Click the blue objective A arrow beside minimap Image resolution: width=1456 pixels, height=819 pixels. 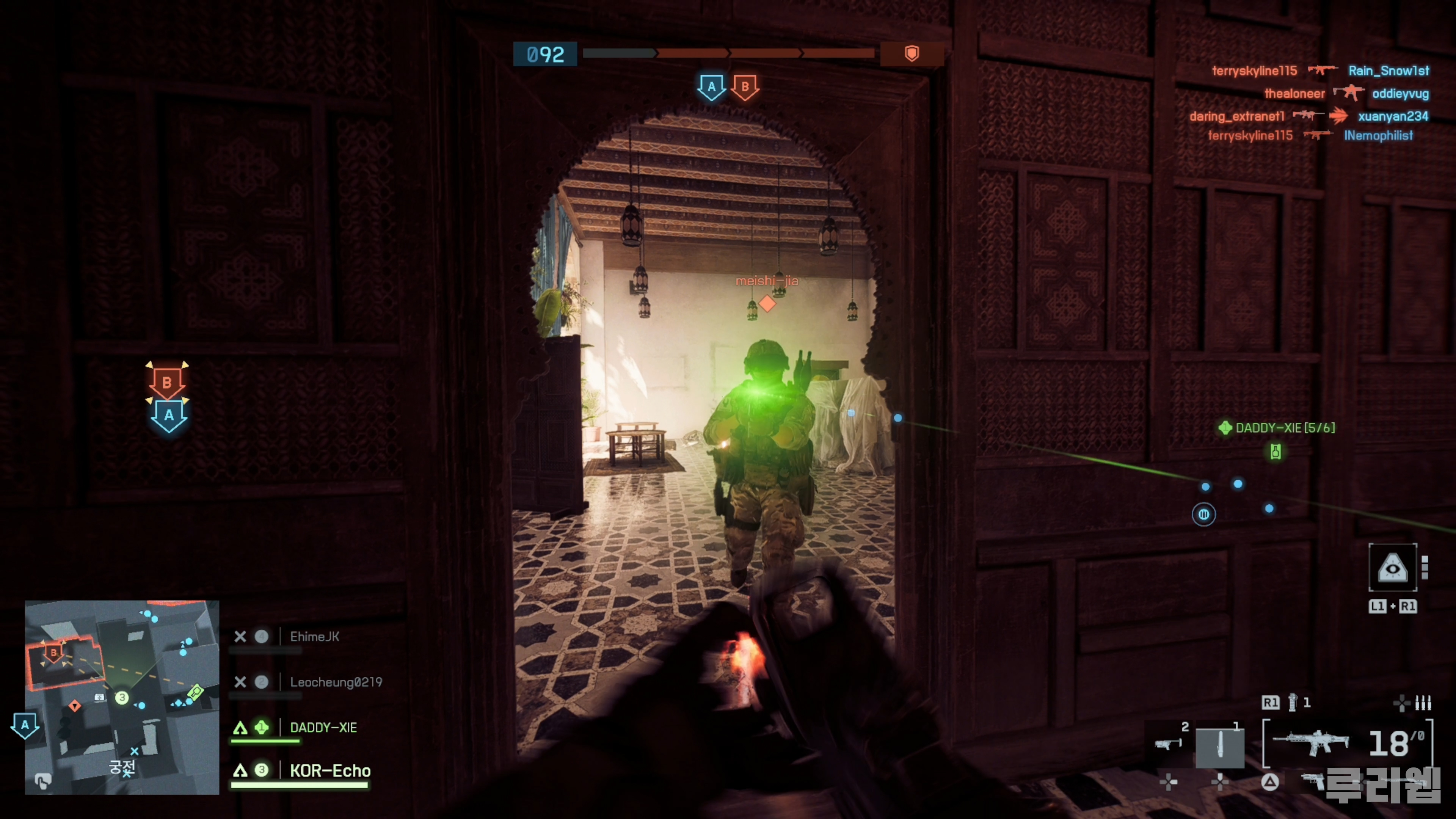coord(25,725)
